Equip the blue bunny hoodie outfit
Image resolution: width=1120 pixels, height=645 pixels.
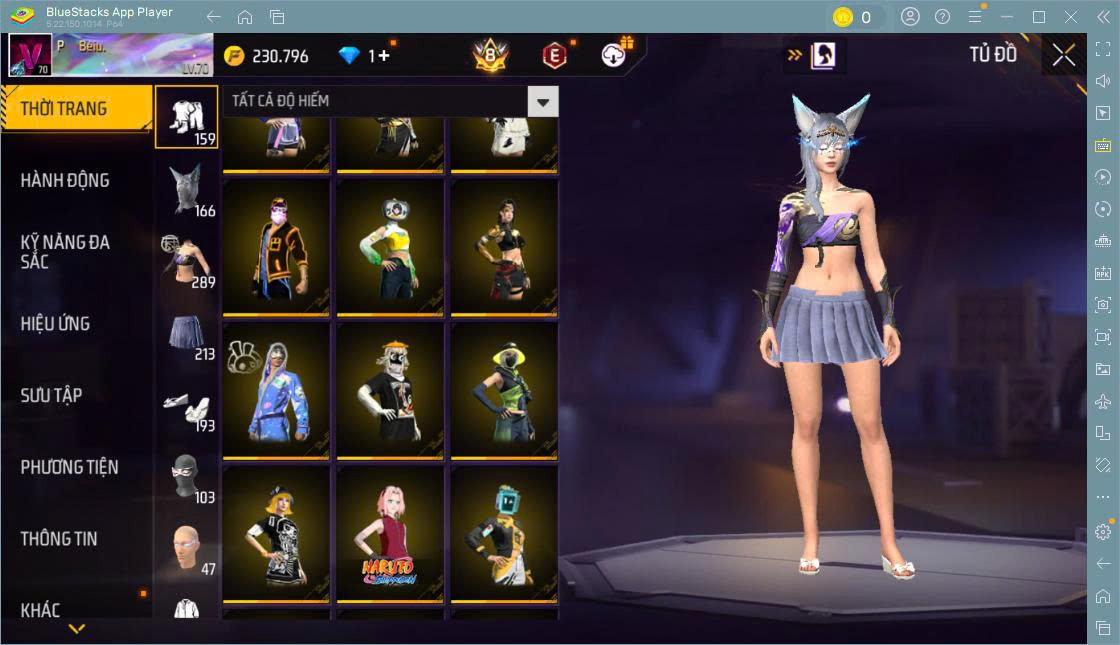275,389
